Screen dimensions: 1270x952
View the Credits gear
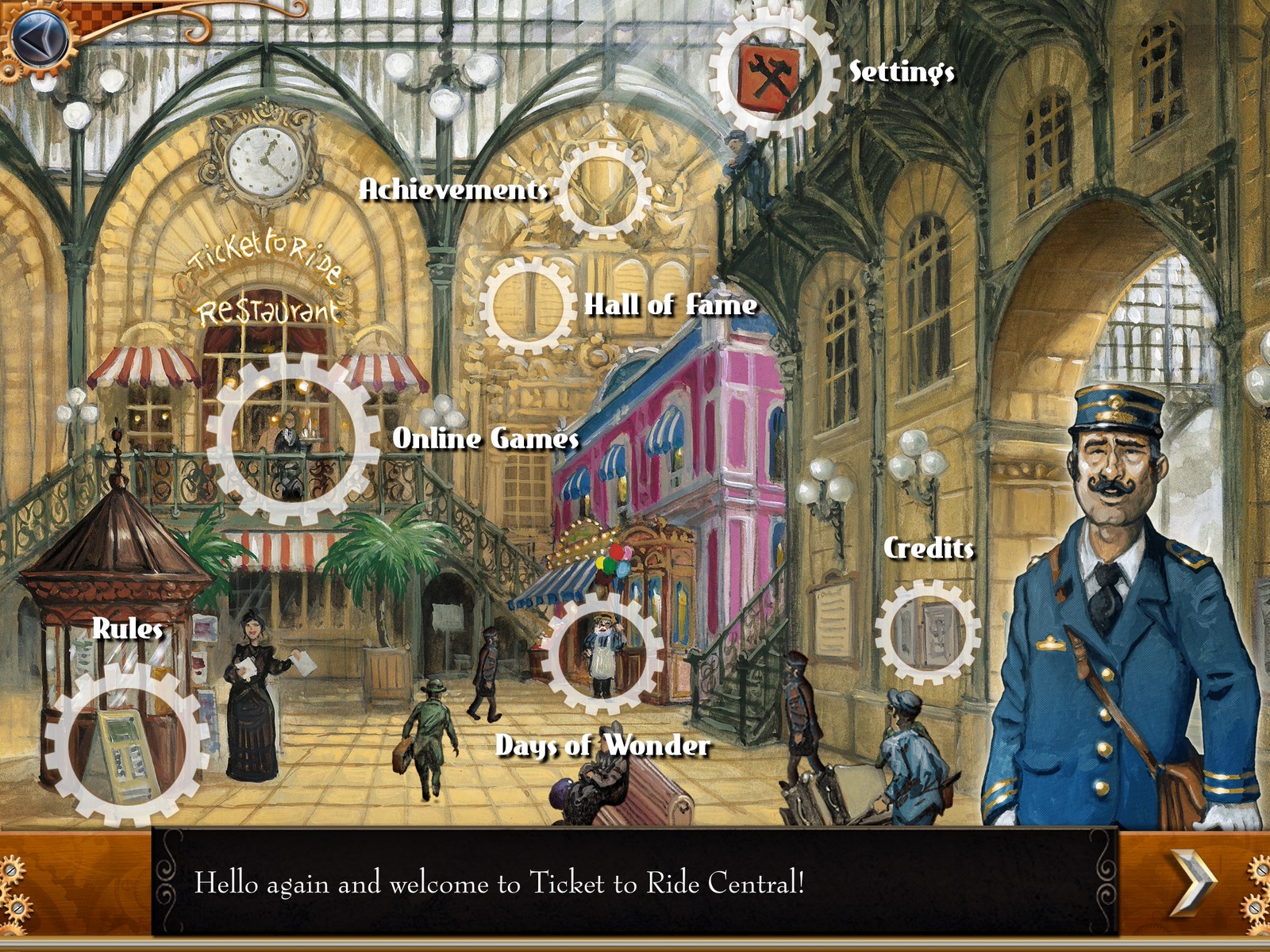point(927,632)
